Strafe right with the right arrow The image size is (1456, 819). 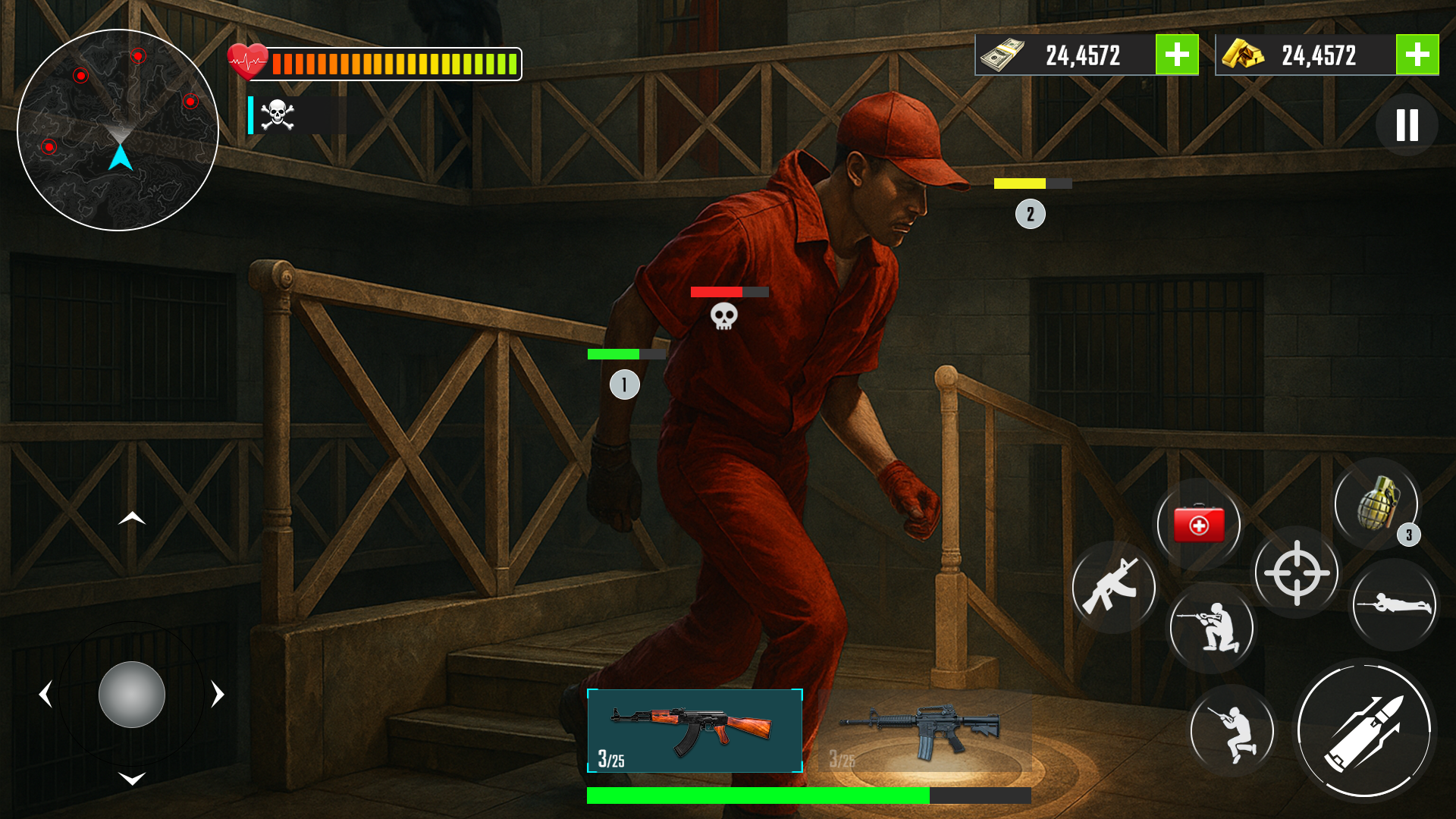point(218,695)
